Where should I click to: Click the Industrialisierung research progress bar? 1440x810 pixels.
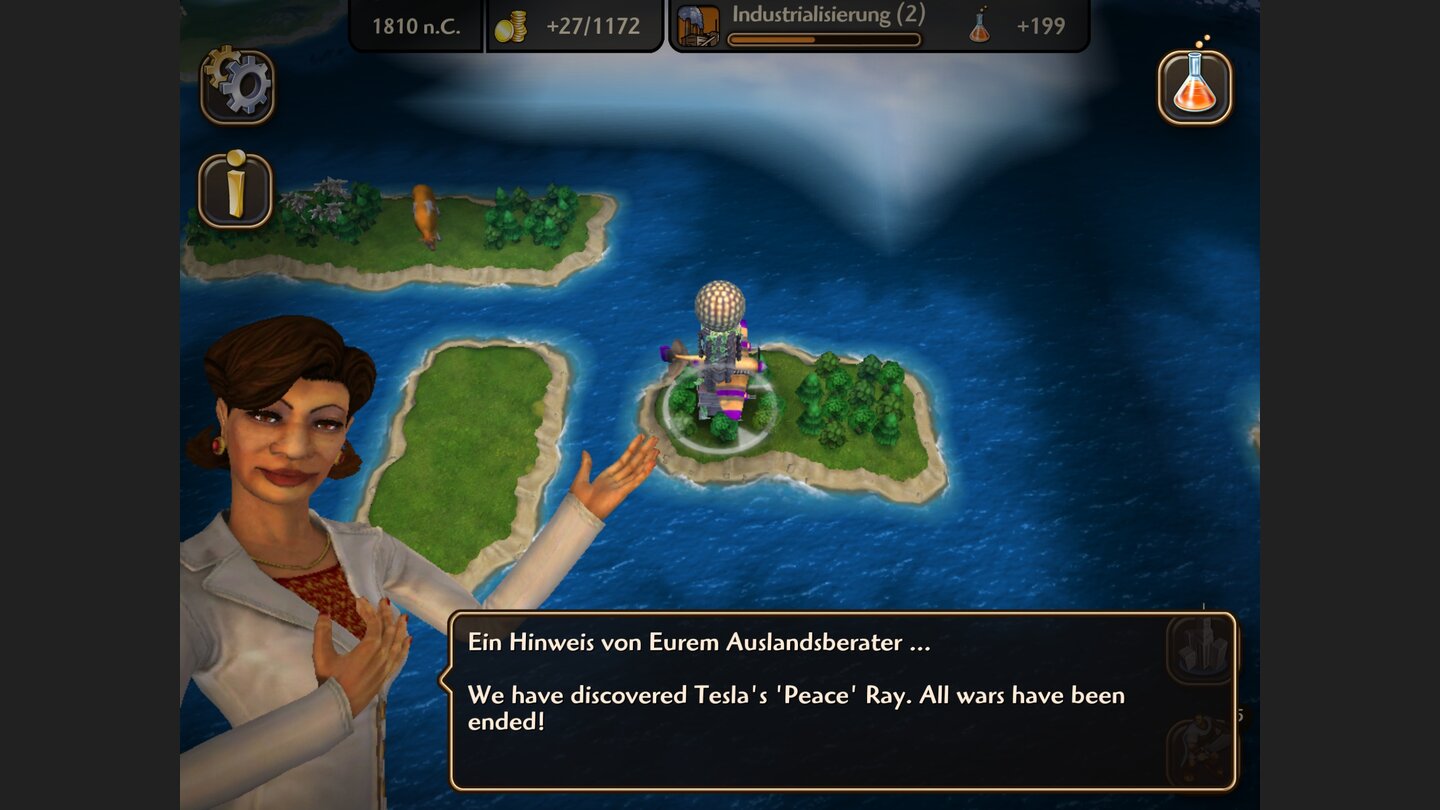pos(823,37)
